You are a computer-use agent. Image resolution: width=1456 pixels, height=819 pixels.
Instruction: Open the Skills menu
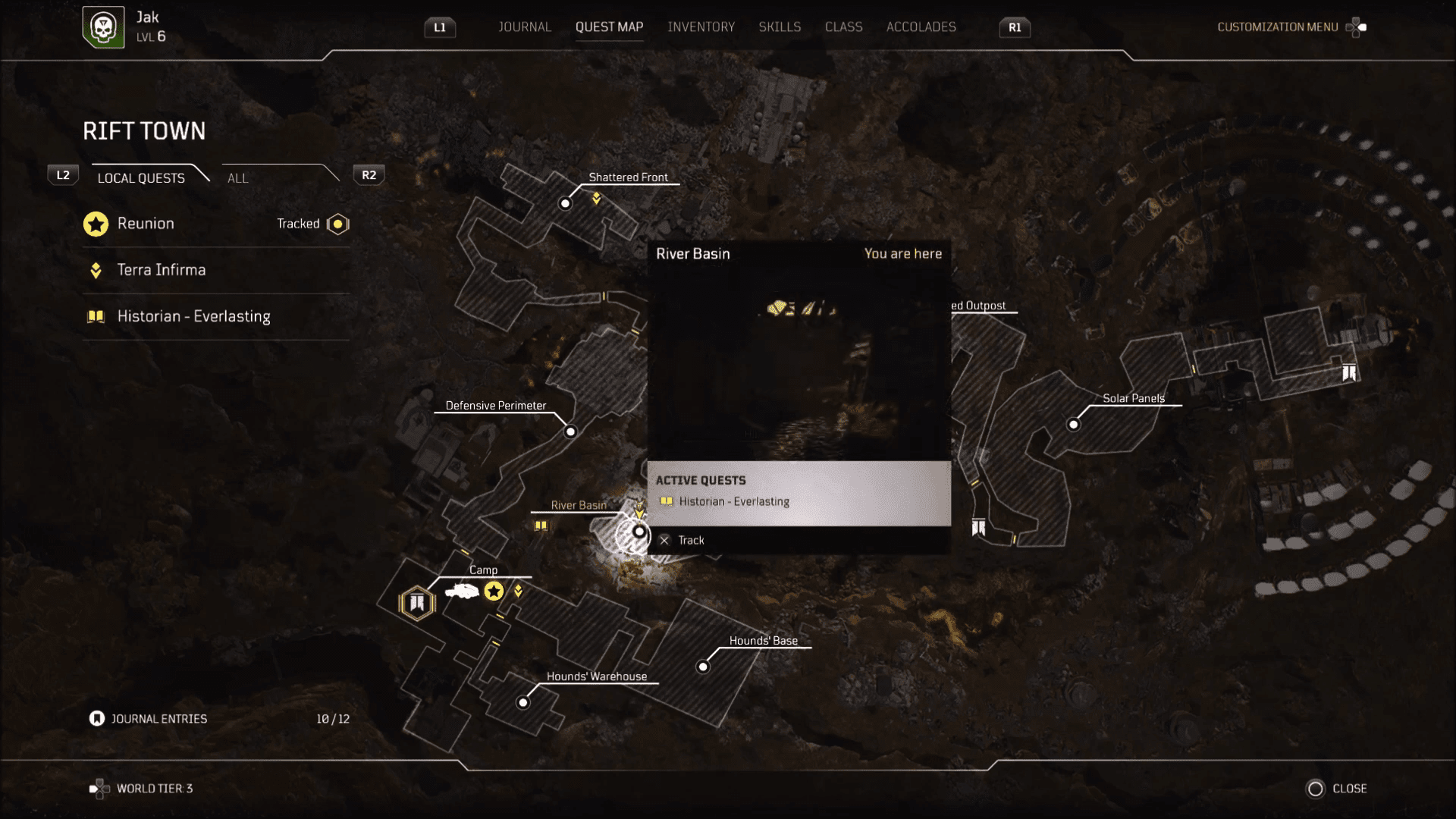780,27
